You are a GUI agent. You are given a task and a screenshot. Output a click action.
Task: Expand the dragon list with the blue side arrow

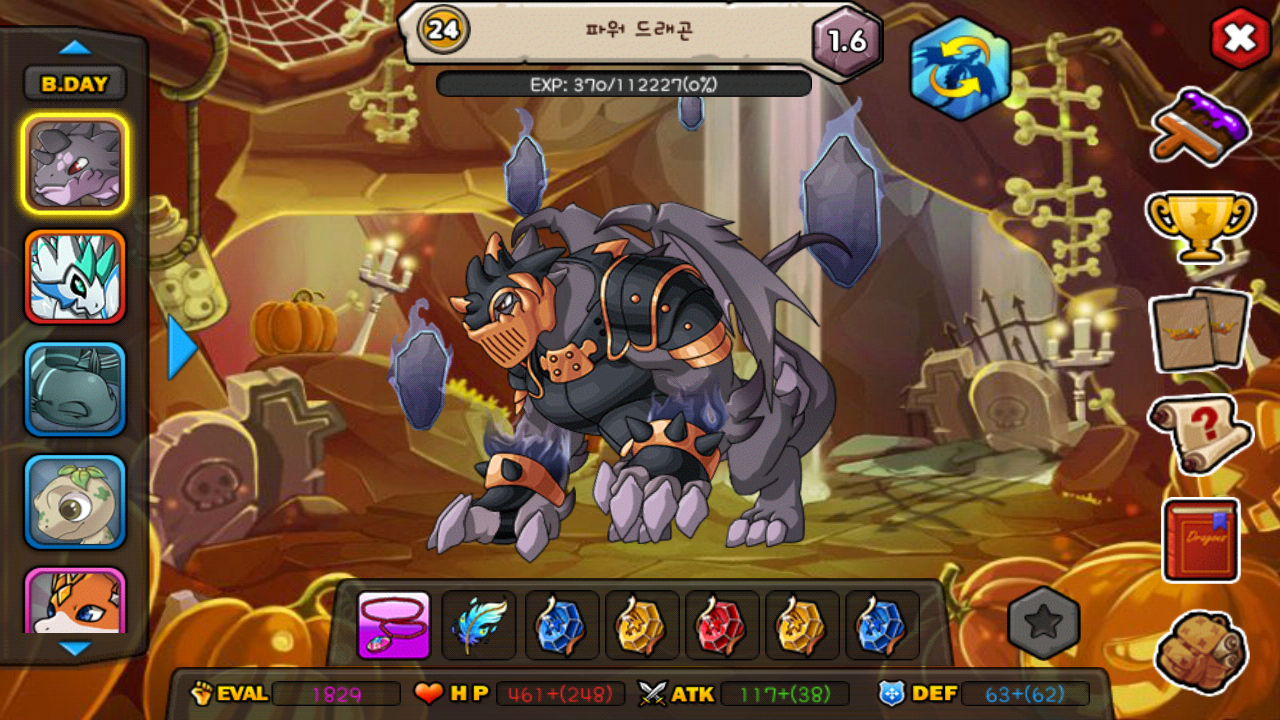pos(181,348)
